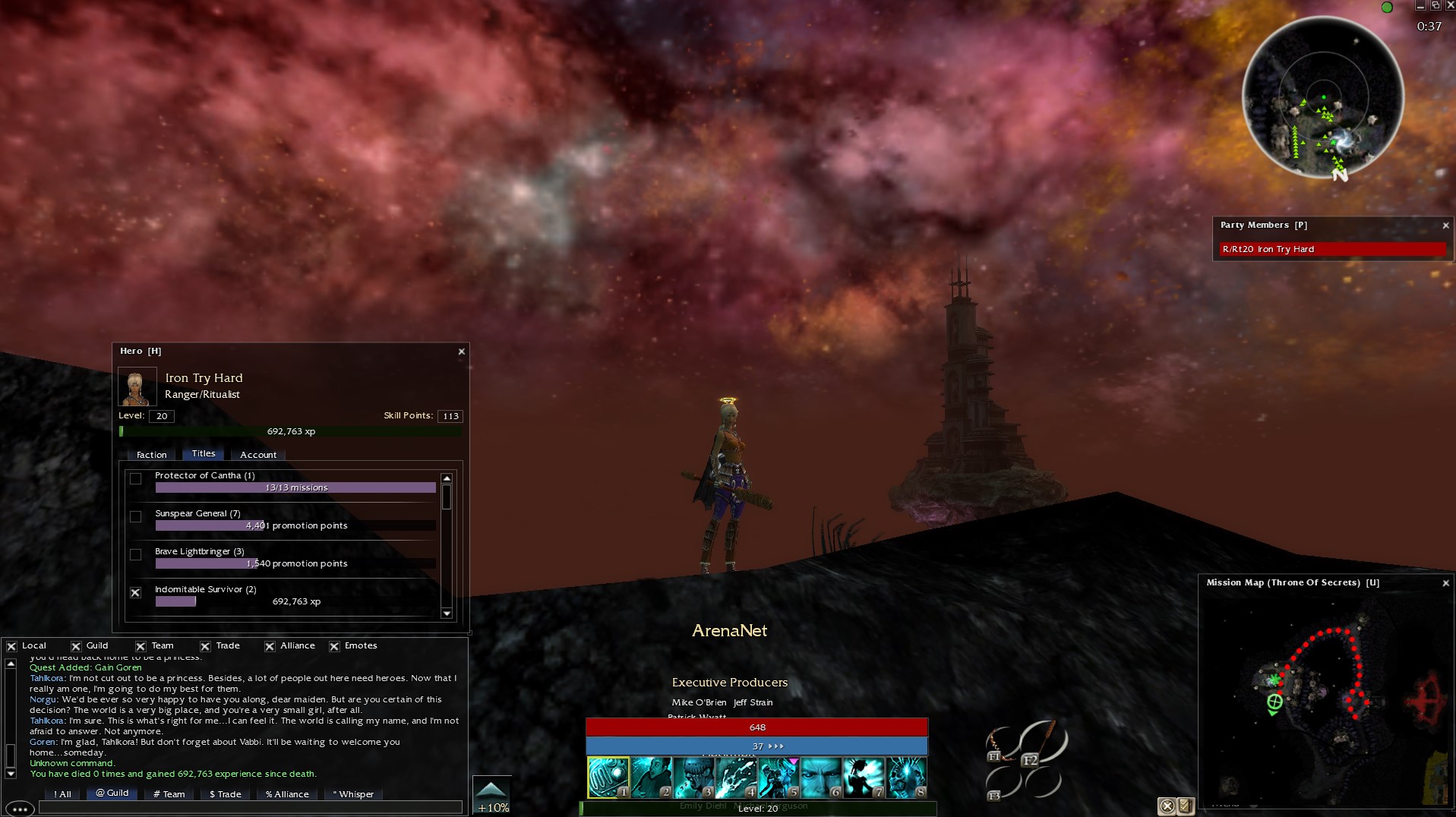1456x817 pixels.
Task: Activate skill slot 1 with yellow border
Action: coord(608,778)
